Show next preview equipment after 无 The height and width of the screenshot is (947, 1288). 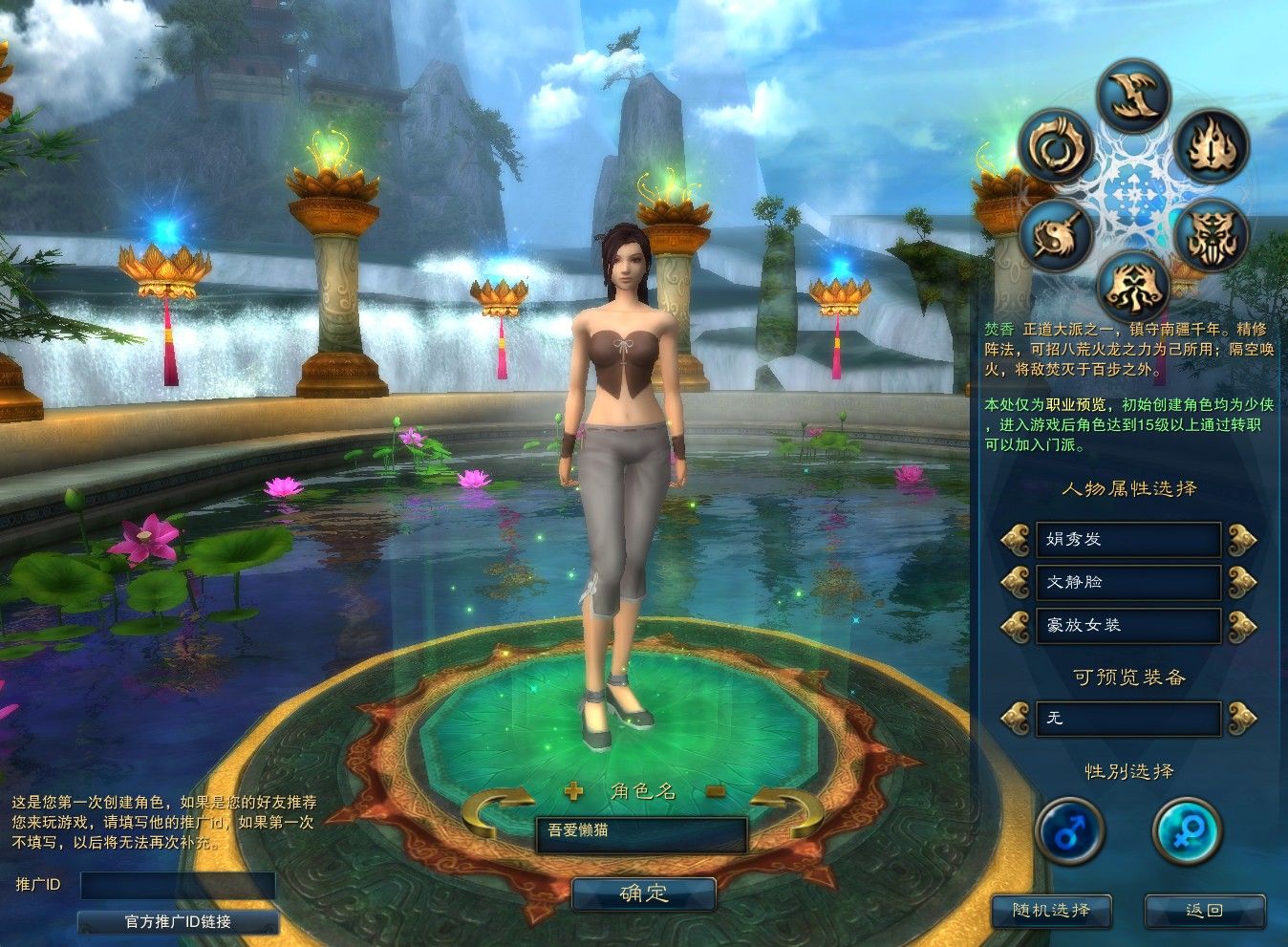coord(1242,718)
